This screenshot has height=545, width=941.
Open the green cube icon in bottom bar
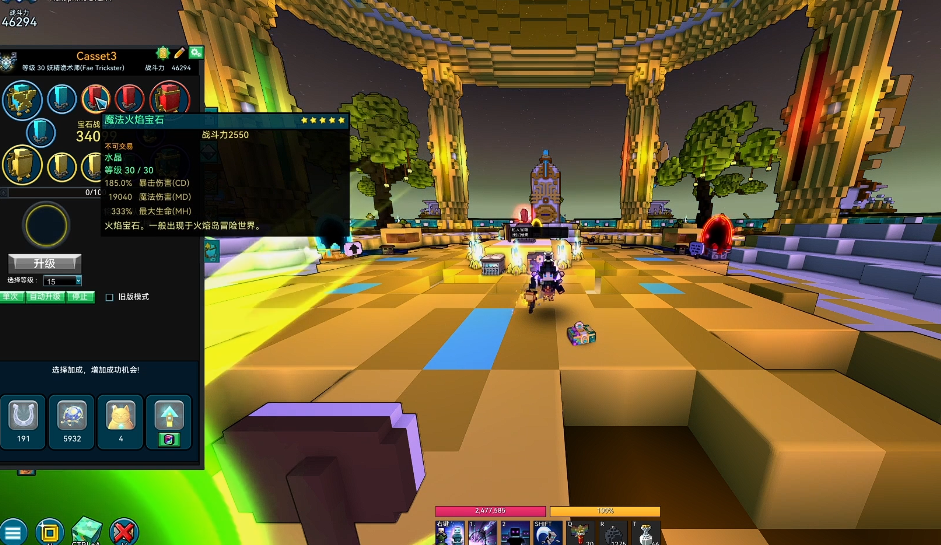[x=86, y=531]
